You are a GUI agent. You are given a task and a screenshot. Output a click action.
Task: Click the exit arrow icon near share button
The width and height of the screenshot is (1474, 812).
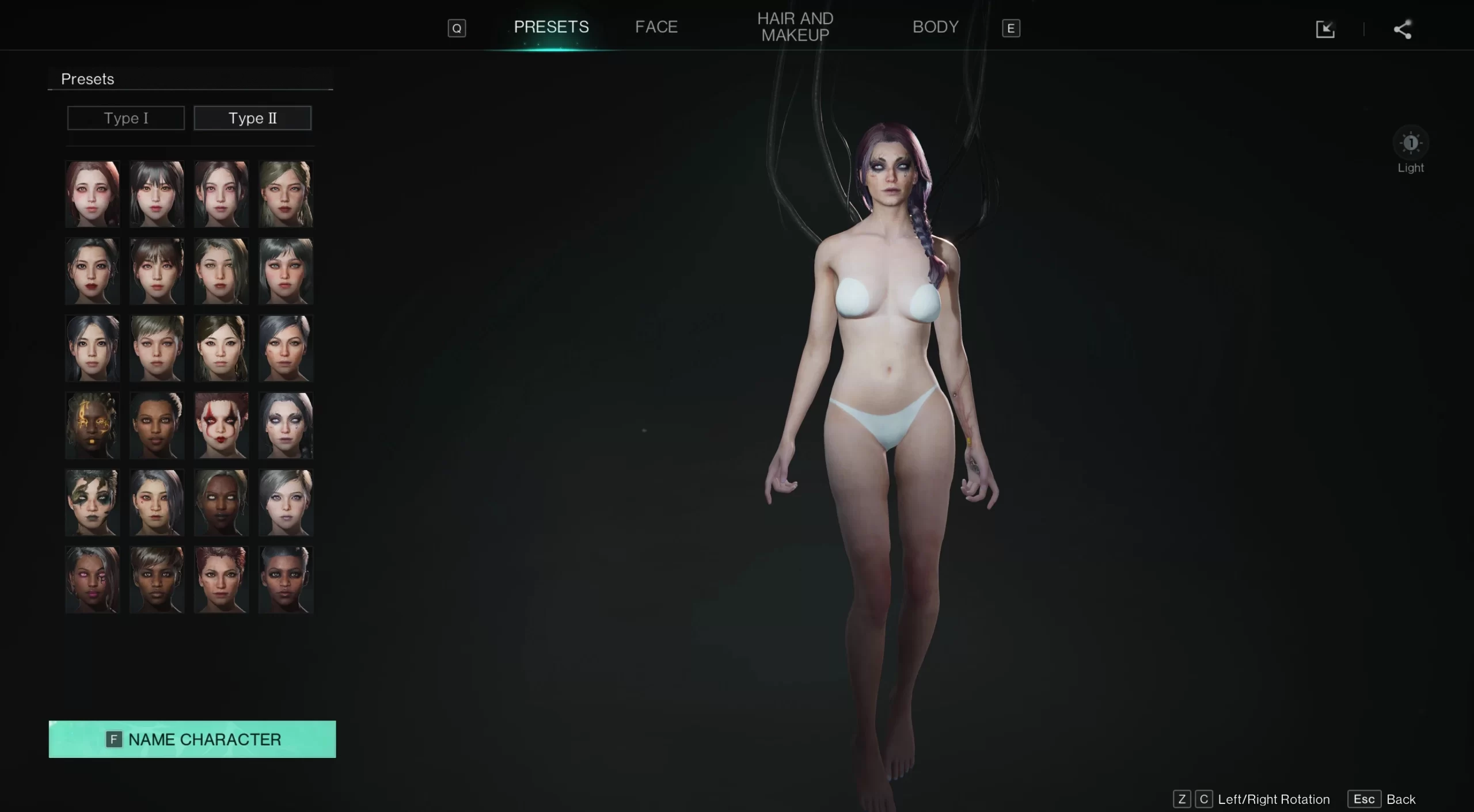(x=1325, y=29)
